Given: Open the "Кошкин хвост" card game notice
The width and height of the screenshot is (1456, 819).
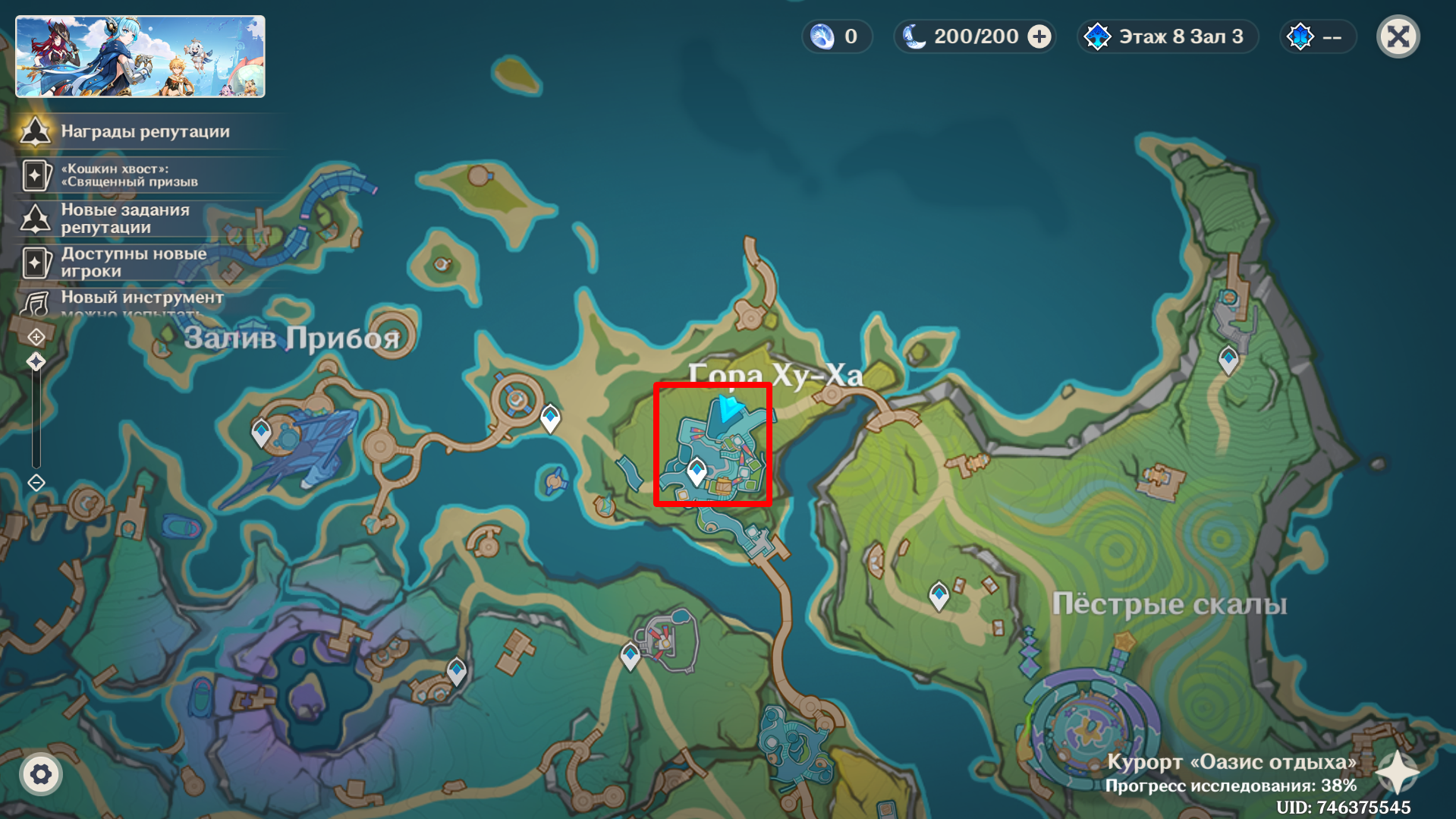Looking at the screenshot, I should point(129,175).
